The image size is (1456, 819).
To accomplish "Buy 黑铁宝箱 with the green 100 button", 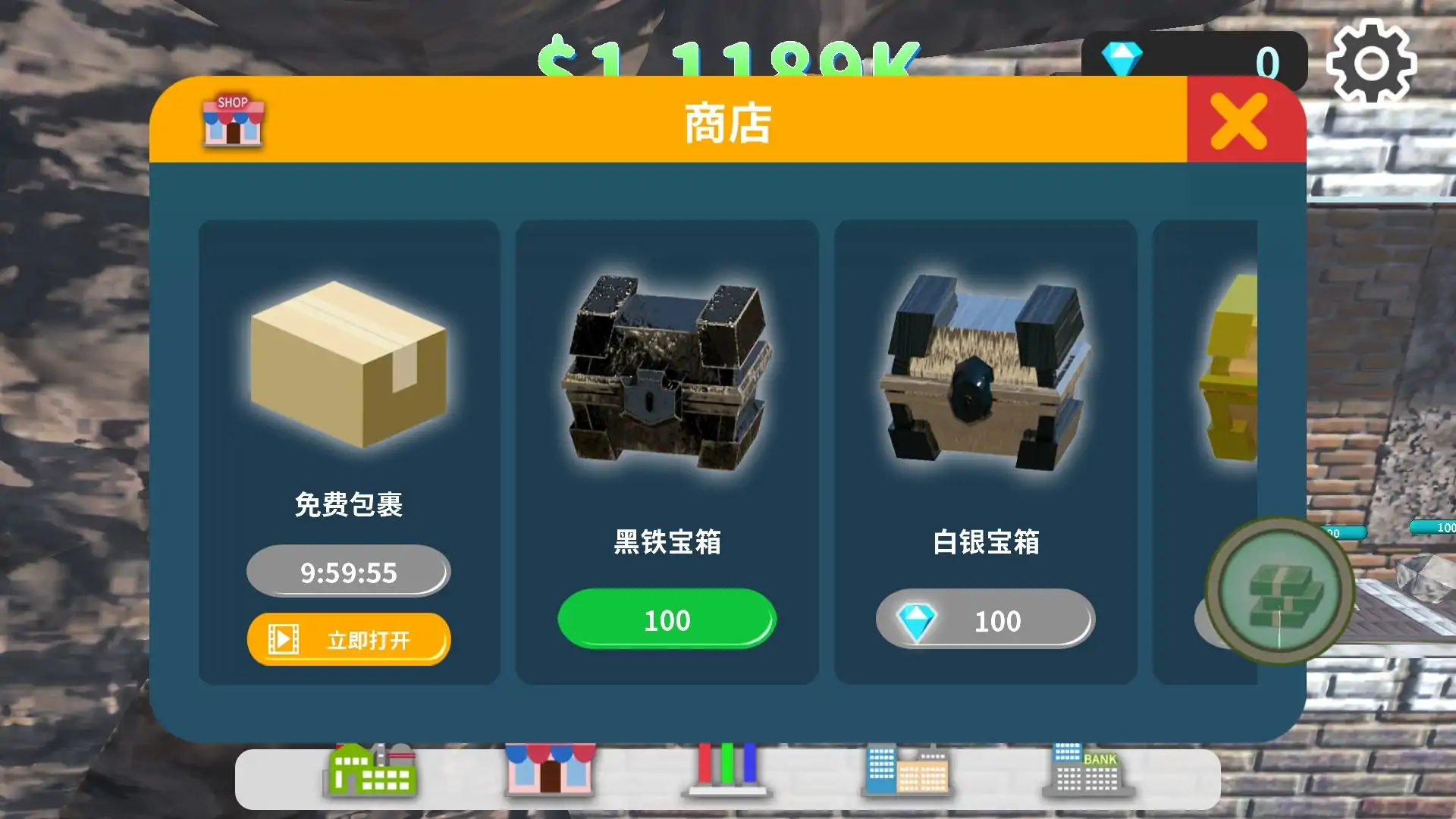I will click(666, 620).
